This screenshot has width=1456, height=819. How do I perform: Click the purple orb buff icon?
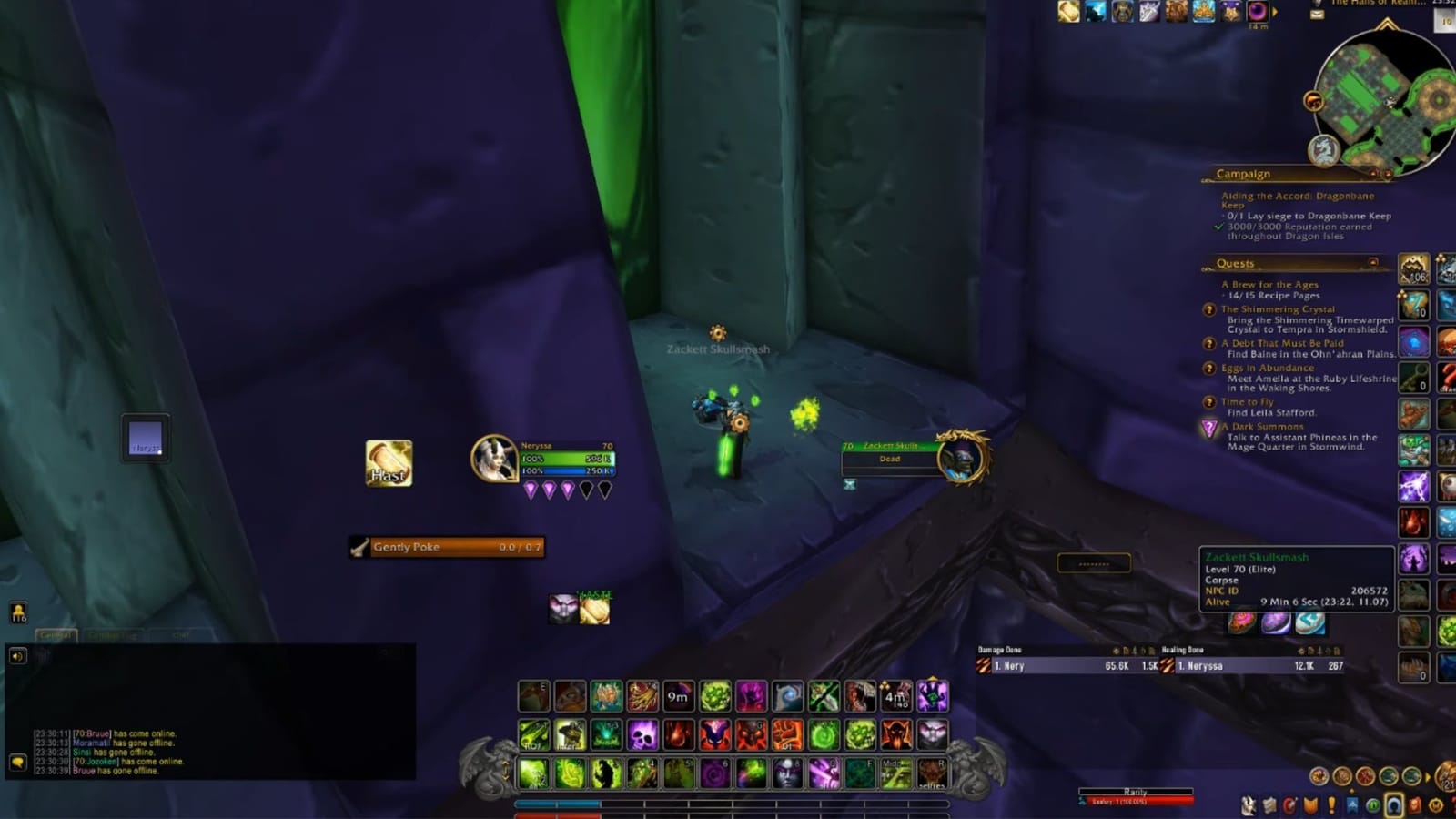pos(1258,12)
